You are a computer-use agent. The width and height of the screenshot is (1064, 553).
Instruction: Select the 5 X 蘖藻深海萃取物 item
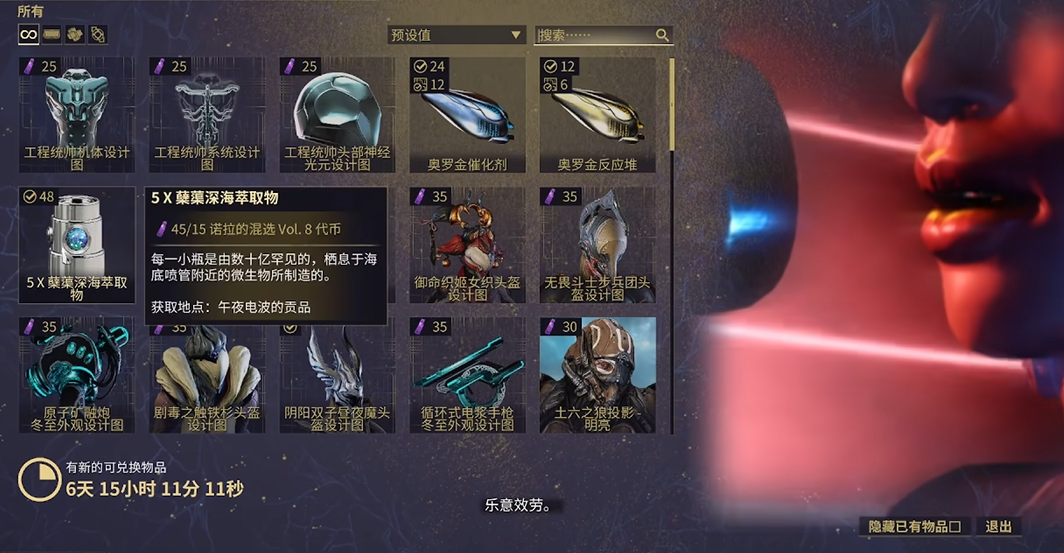click(77, 245)
